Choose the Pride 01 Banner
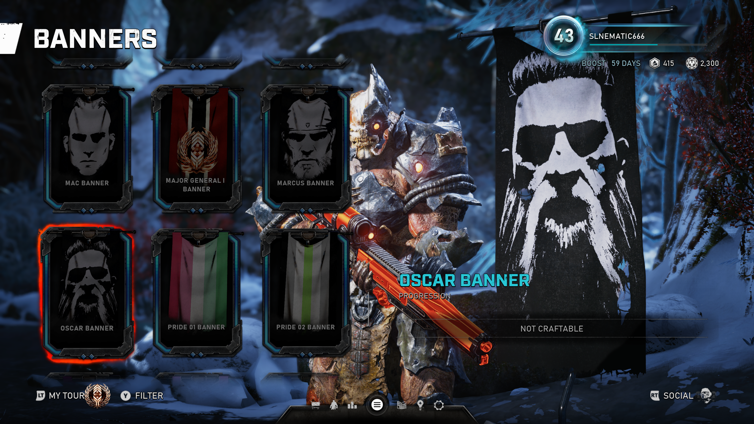 [196, 292]
